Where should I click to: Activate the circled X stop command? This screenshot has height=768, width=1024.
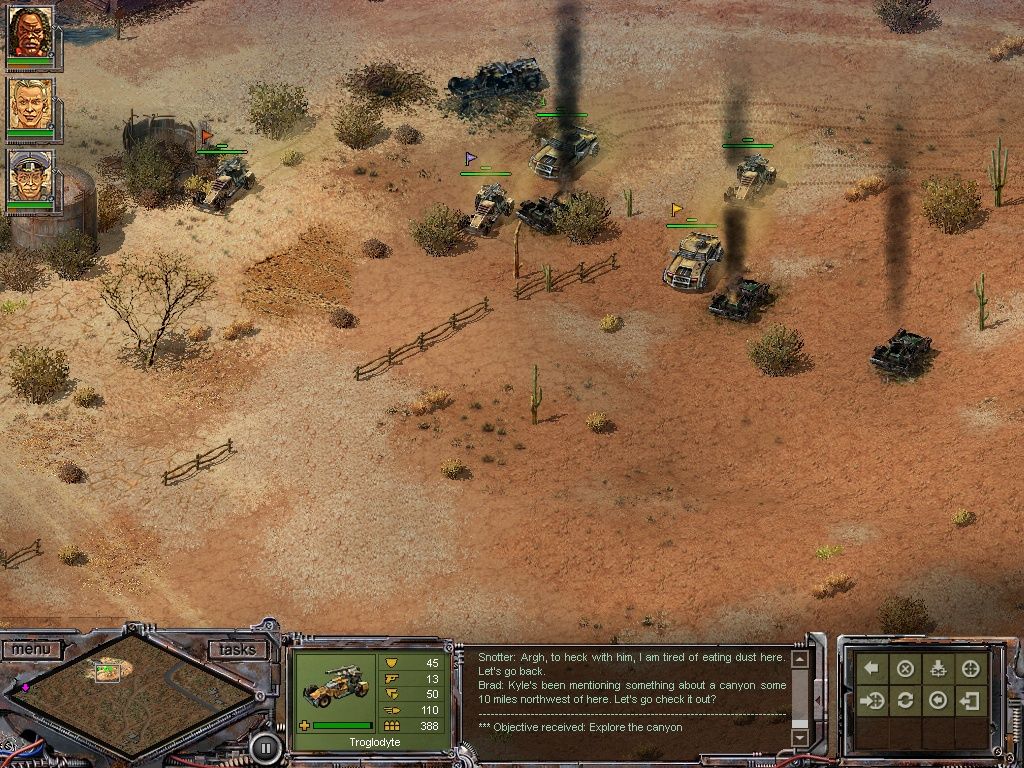tap(905, 668)
